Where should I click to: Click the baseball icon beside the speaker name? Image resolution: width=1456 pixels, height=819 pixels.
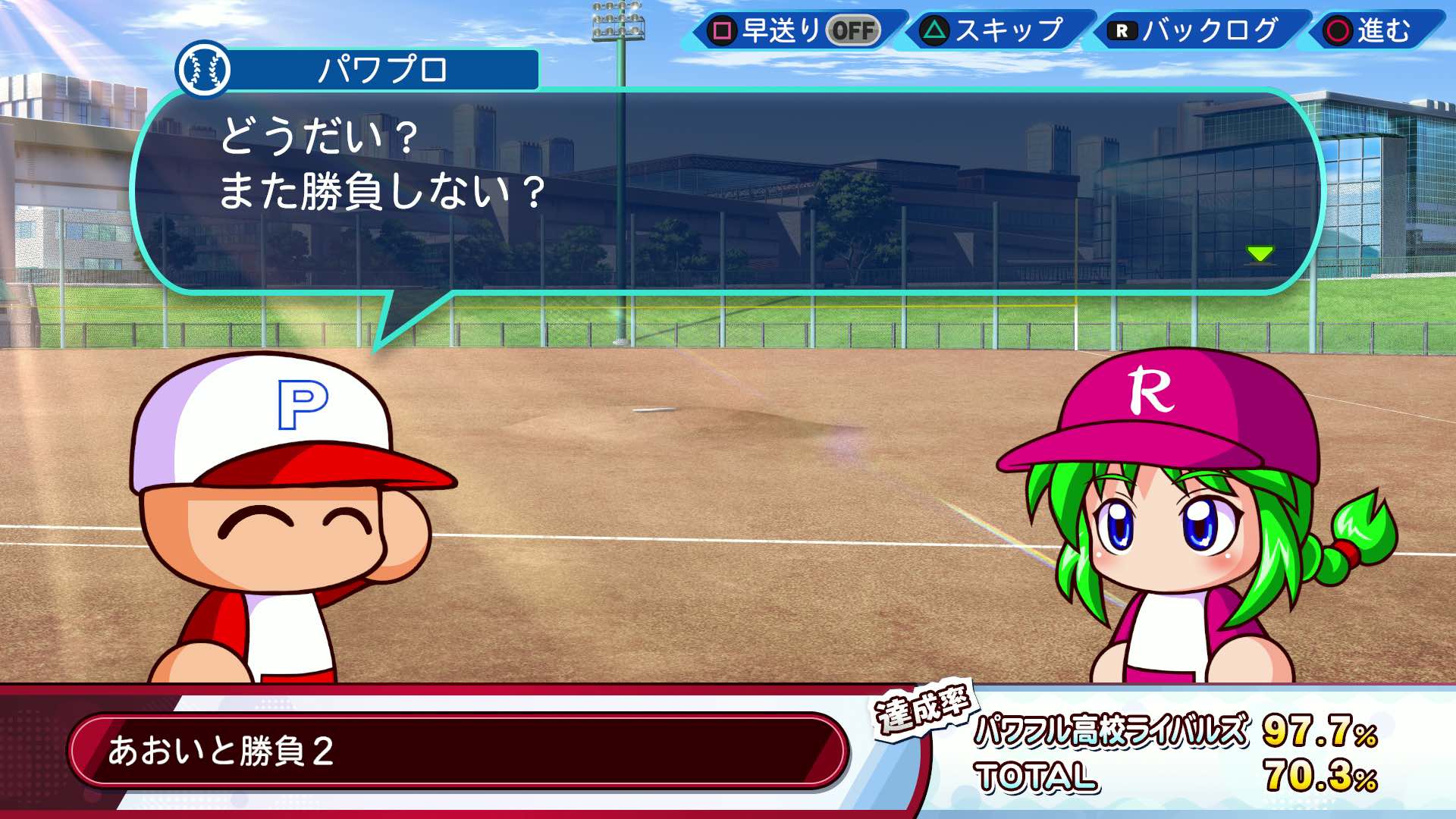pyautogui.click(x=206, y=70)
